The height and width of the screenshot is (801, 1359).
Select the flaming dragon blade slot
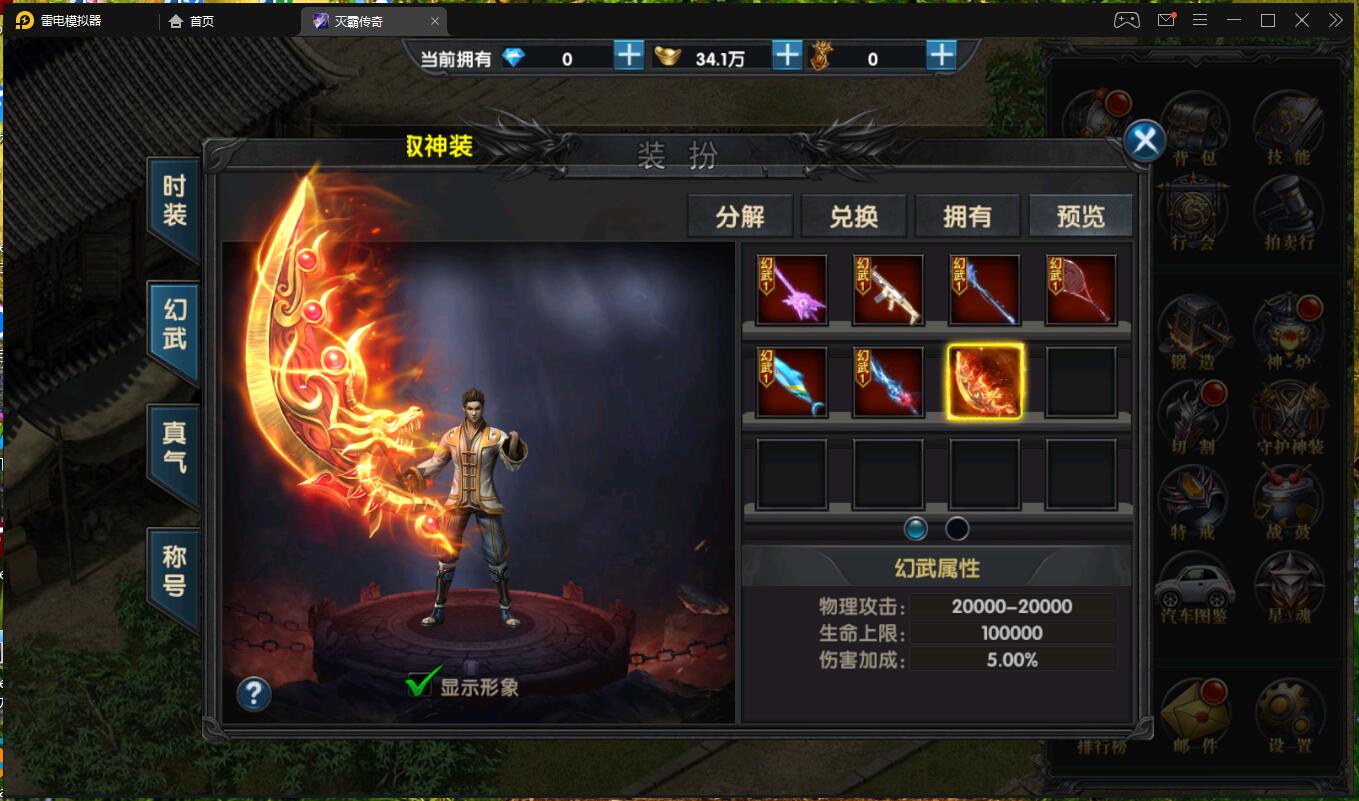pyautogui.click(x=985, y=381)
